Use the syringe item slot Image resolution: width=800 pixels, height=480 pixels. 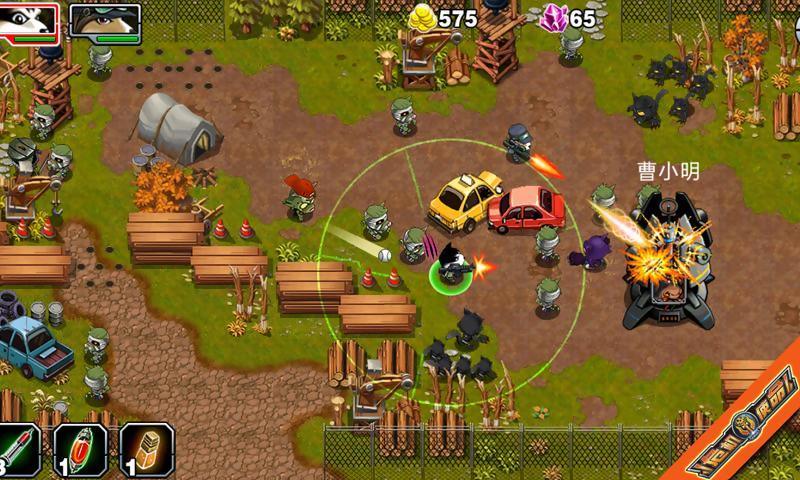pos(18,449)
